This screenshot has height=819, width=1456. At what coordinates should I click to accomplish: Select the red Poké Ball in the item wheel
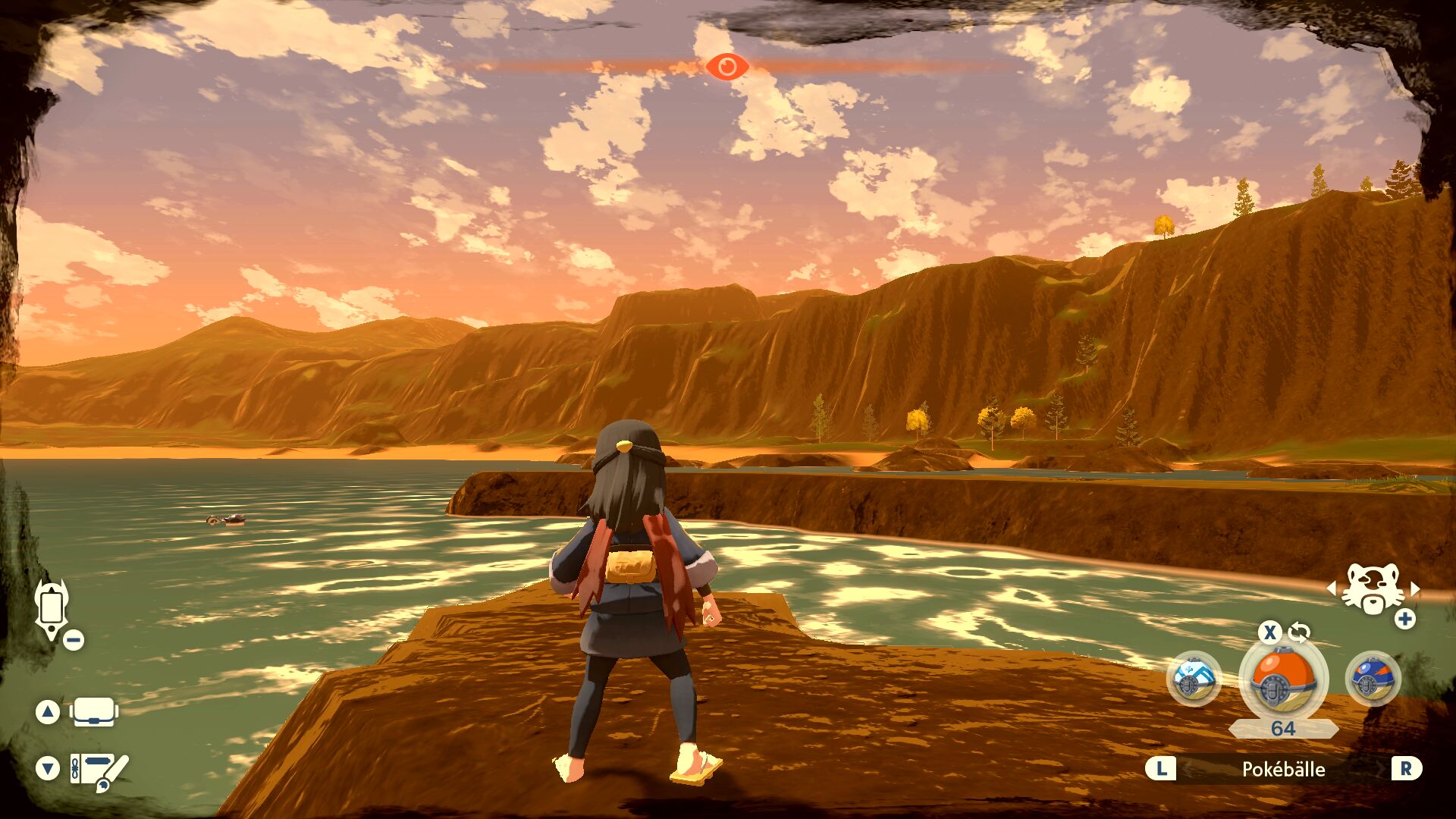tap(1282, 679)
